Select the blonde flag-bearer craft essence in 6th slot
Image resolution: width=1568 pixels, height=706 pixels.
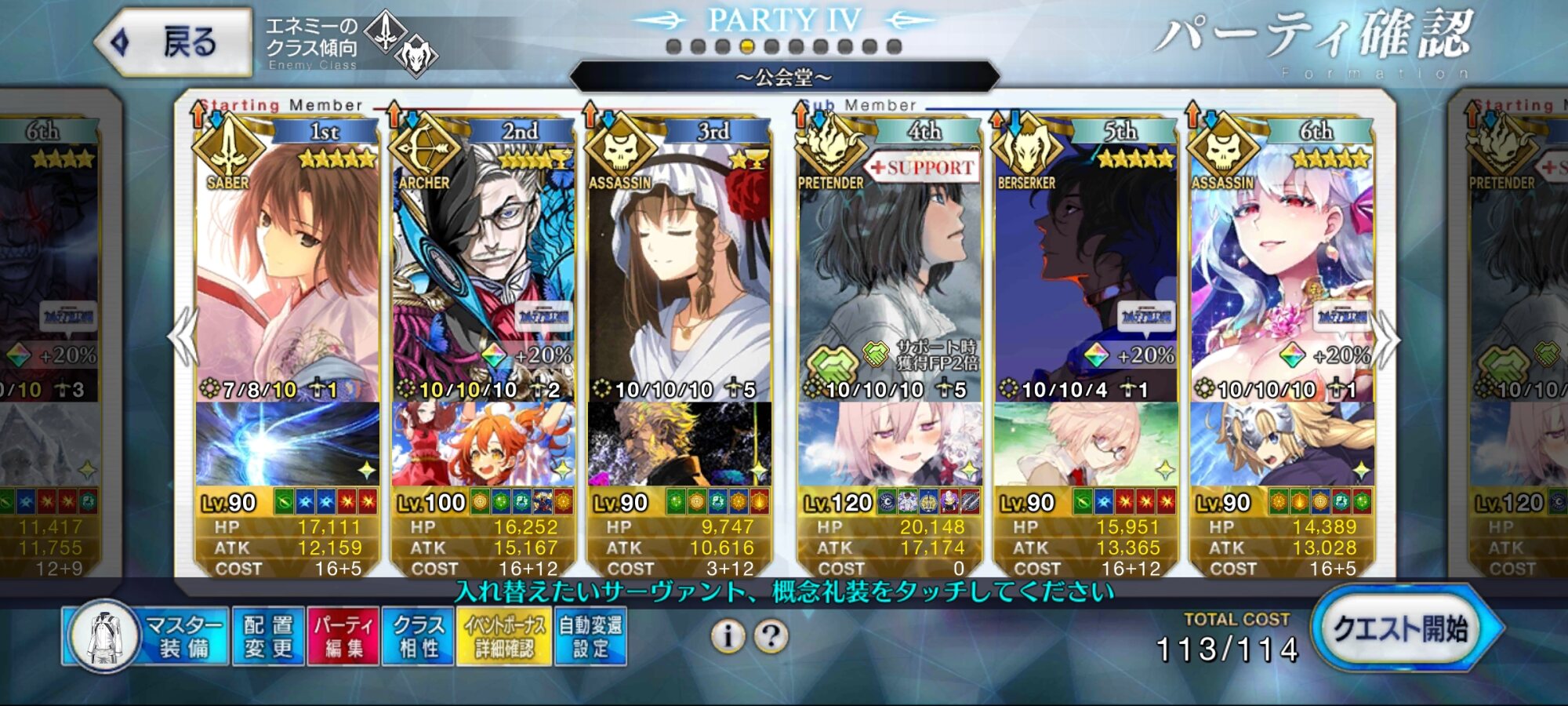(1282, 444)
